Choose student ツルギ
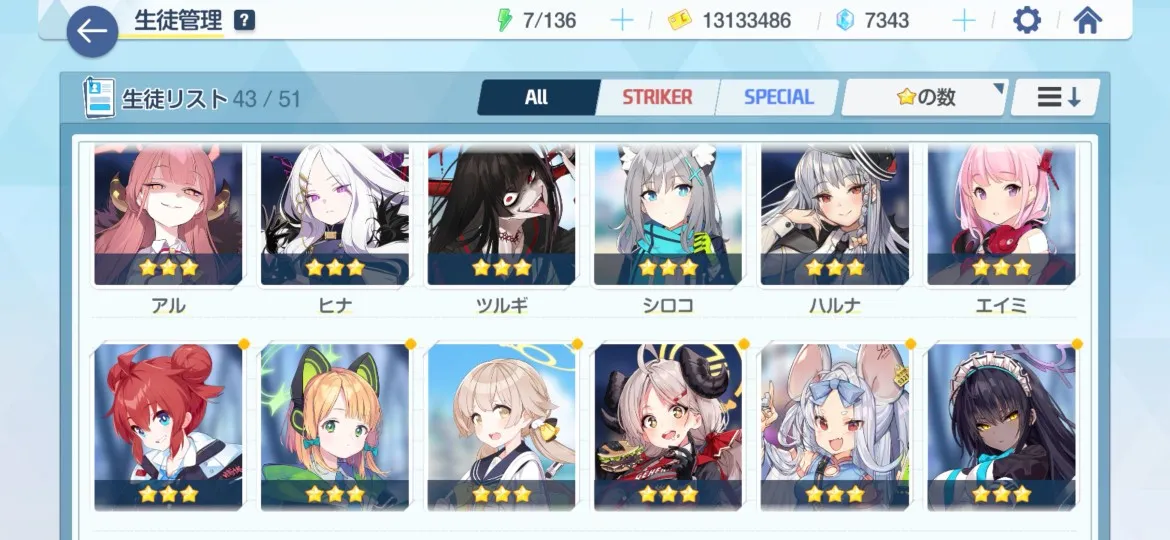The width and height of the screenshot is (1170, 540). tap(501, 216)
